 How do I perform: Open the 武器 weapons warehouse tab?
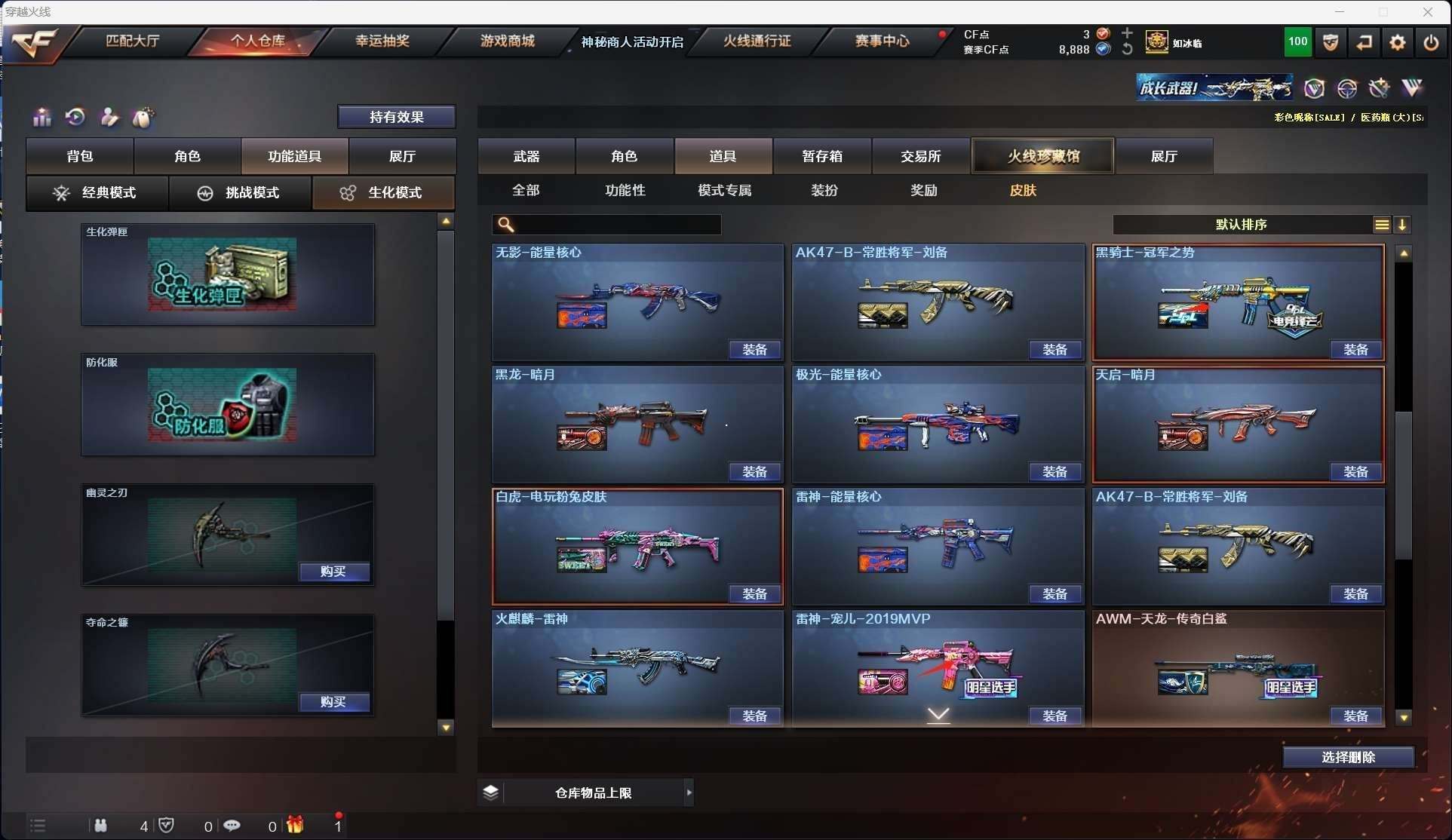526,156
